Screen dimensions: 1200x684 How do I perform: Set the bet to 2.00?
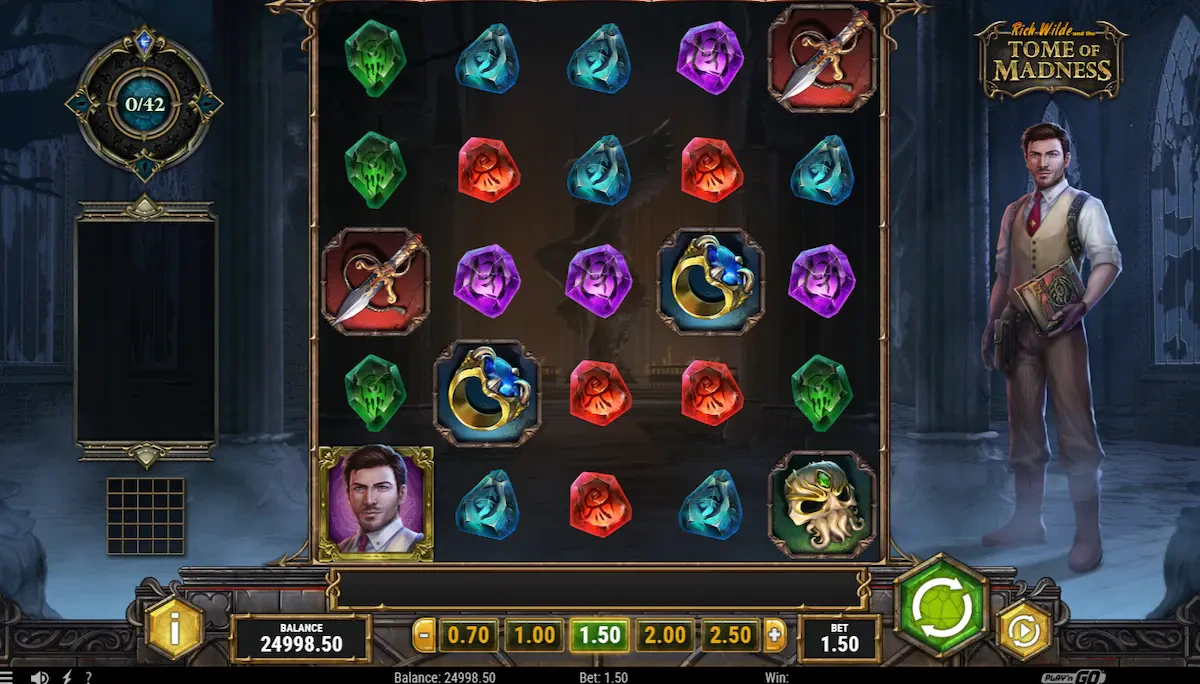point(665,635)
